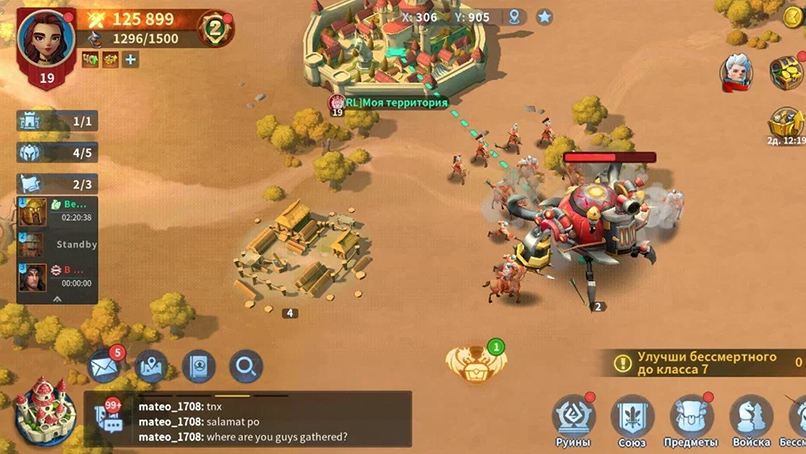Open the contact book icon
This screenshot has width=806, height=454.
click(x=198, y=366)
